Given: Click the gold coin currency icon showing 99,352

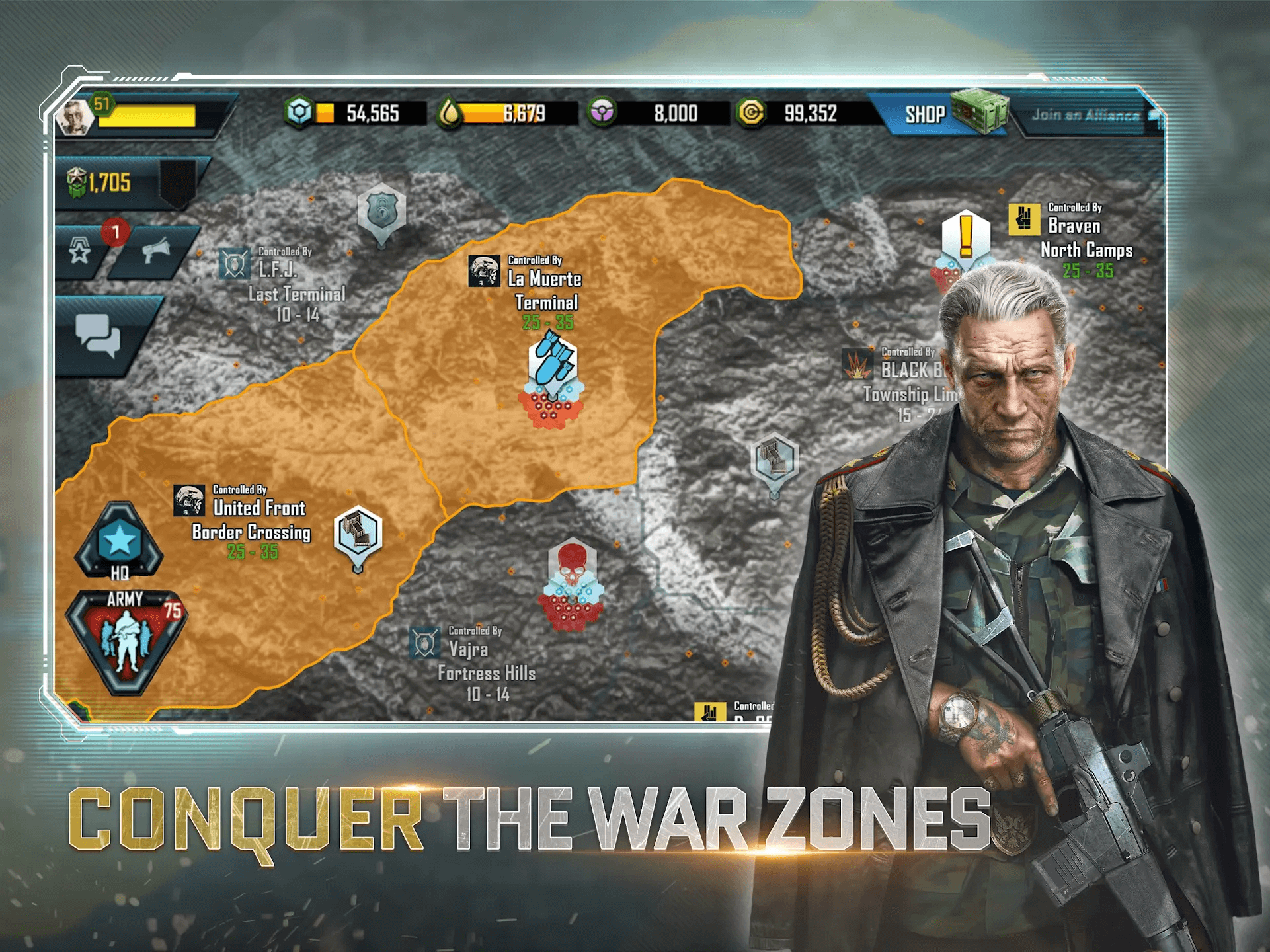Looking at the screenshot, I should pyautogui.click(x=750, y=114).
